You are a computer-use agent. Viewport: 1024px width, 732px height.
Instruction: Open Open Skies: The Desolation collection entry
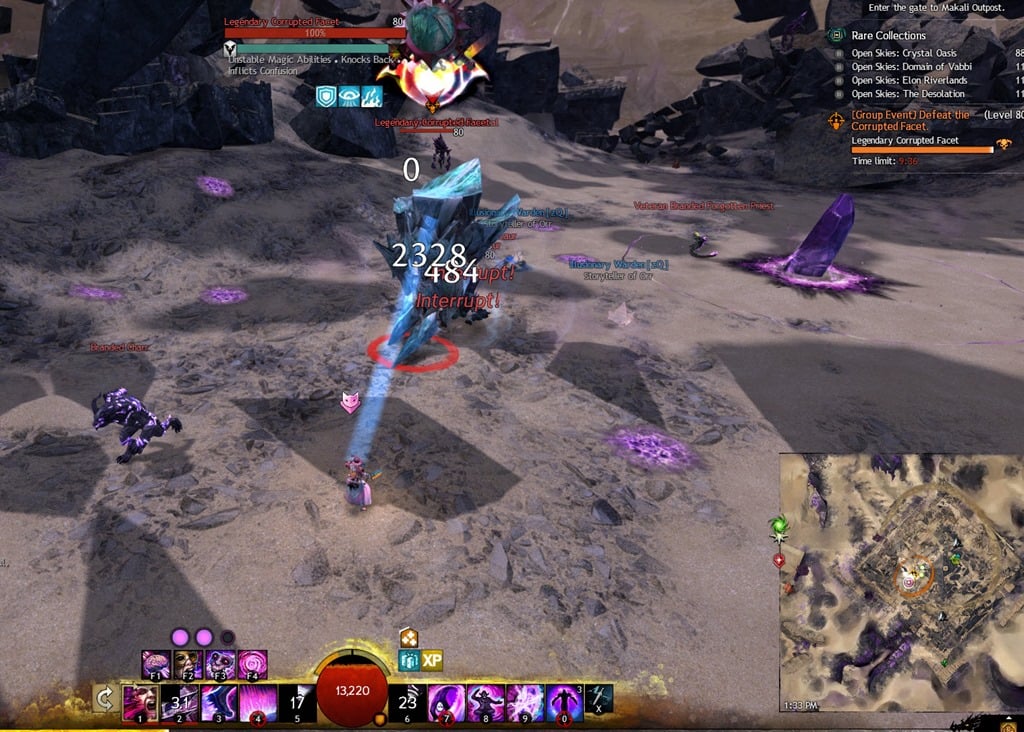(908, 94)
